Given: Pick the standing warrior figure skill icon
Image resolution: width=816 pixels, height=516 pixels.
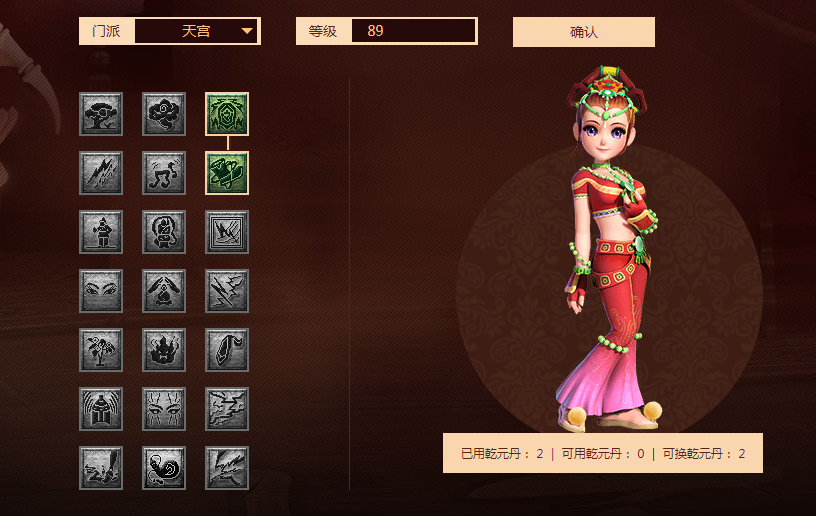Looking at the screenshot, I should (101, 232).
